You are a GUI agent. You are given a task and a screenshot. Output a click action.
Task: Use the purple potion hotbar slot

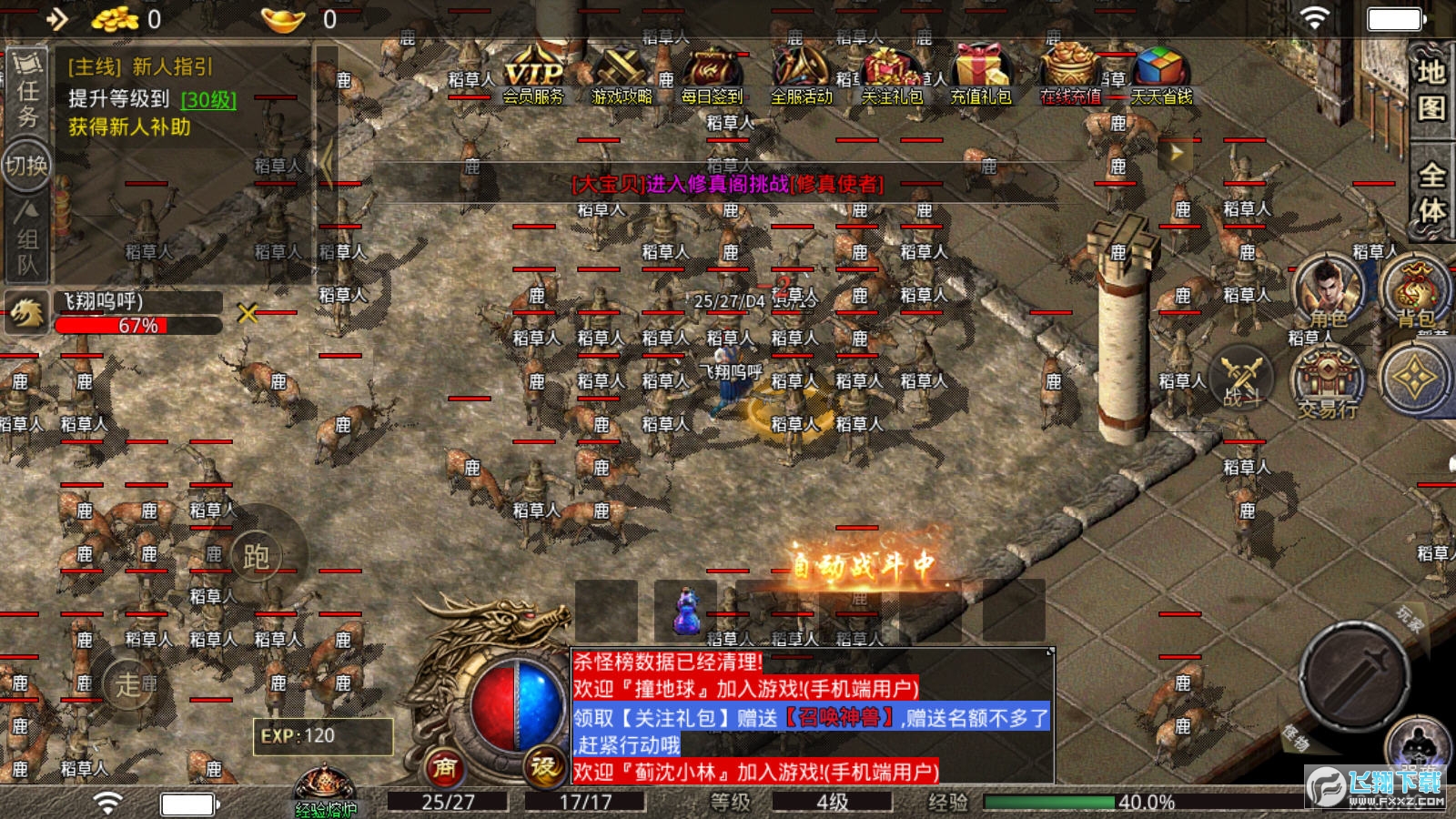click(x=685, y=611)
